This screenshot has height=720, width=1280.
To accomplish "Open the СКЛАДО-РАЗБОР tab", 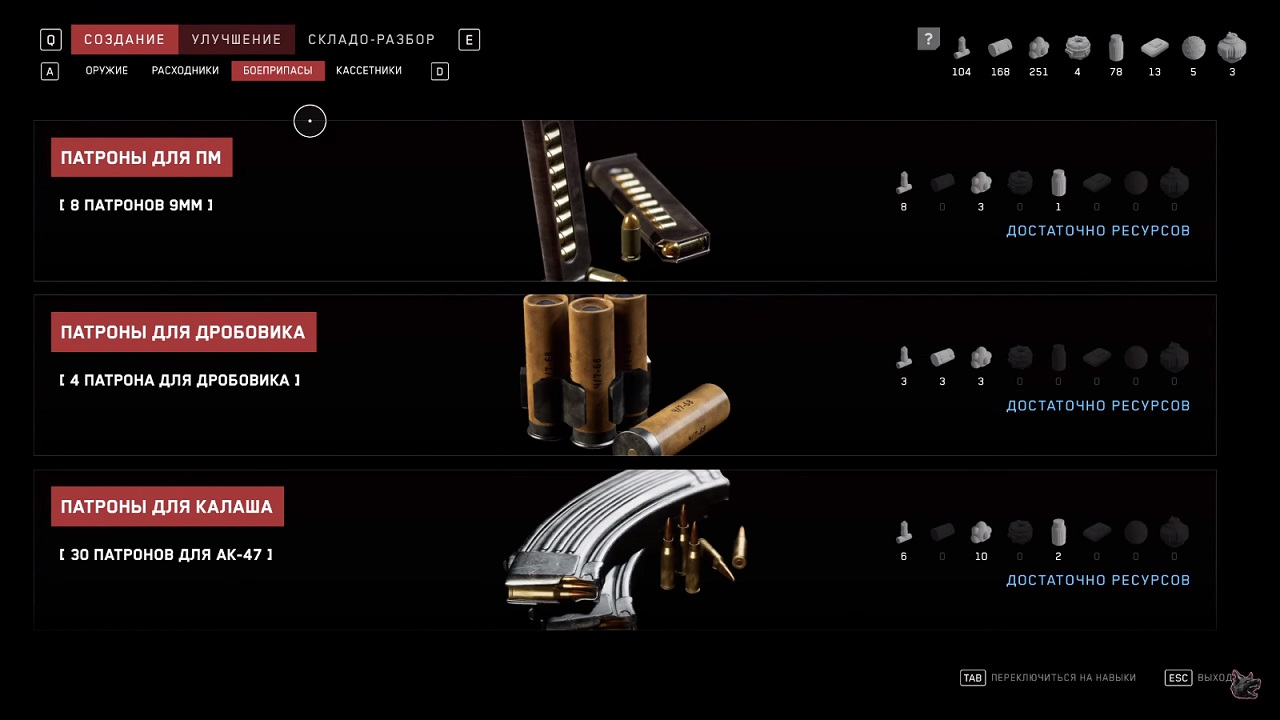I will click(x=371, y=39).
